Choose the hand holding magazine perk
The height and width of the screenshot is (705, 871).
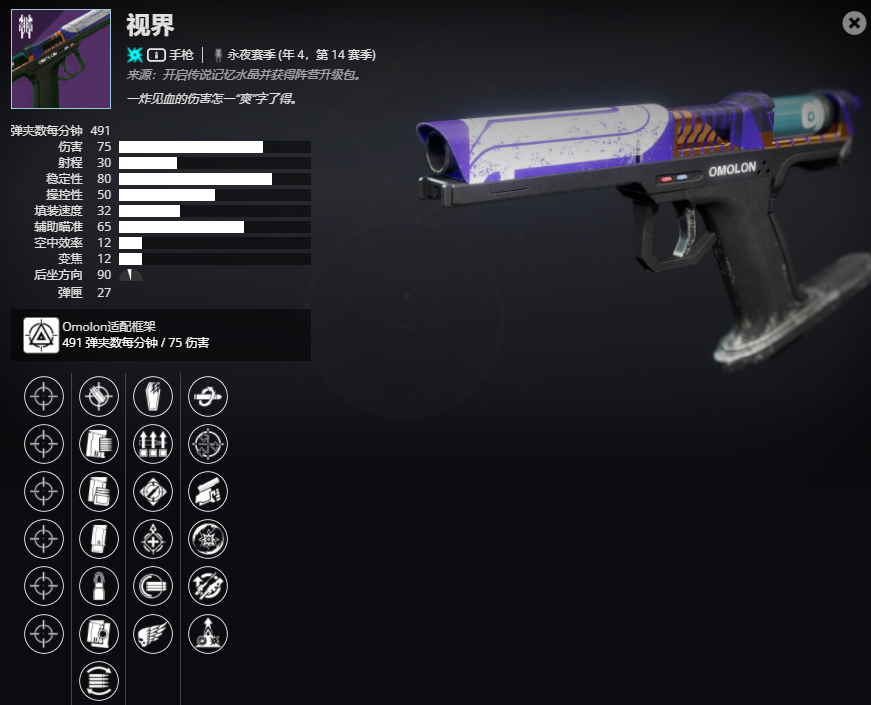pos(207,491)
